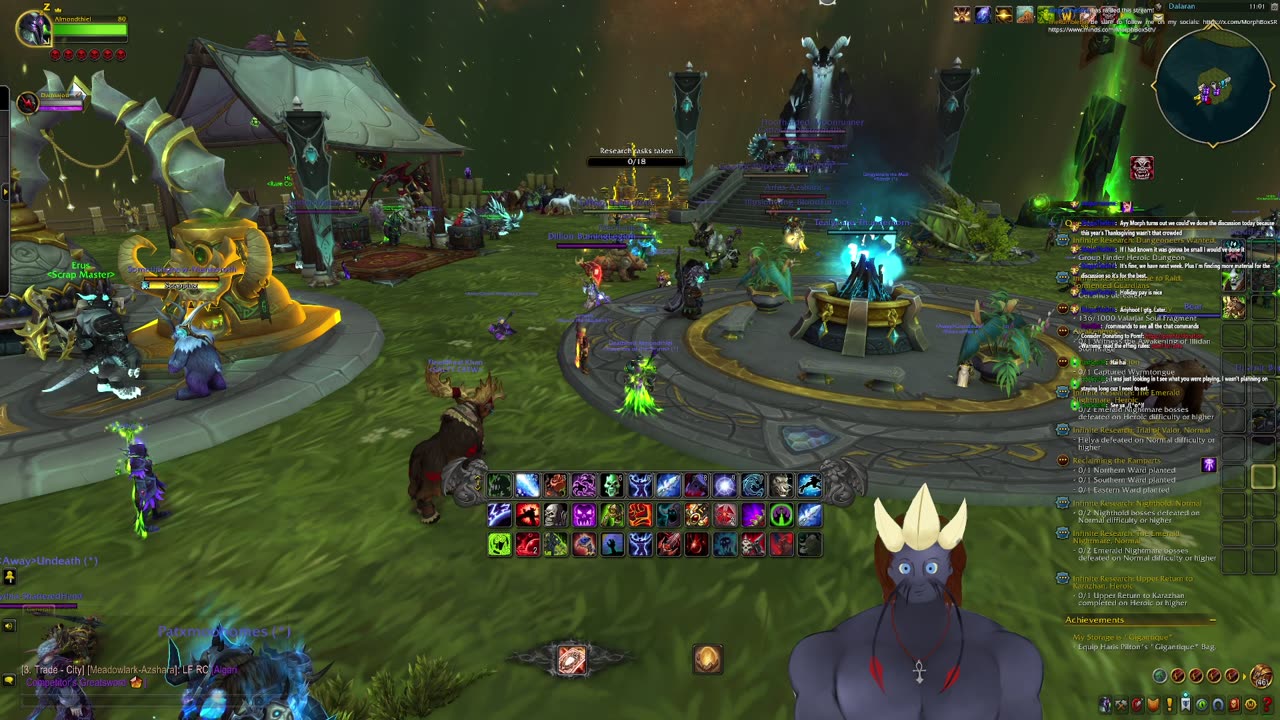
Task: Click the red skull icon below minimap
Action: pyautogui.click(x=1141, y=168)
